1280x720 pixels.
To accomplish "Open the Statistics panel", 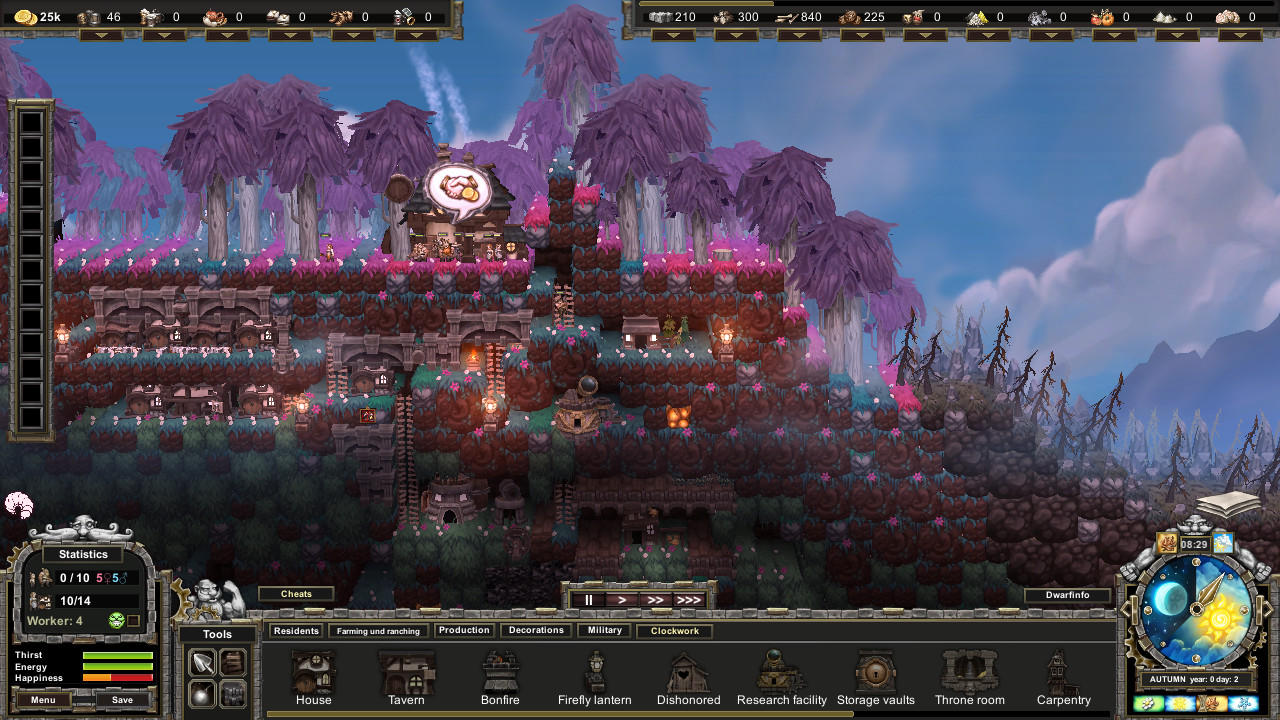I will pos(83,554).
